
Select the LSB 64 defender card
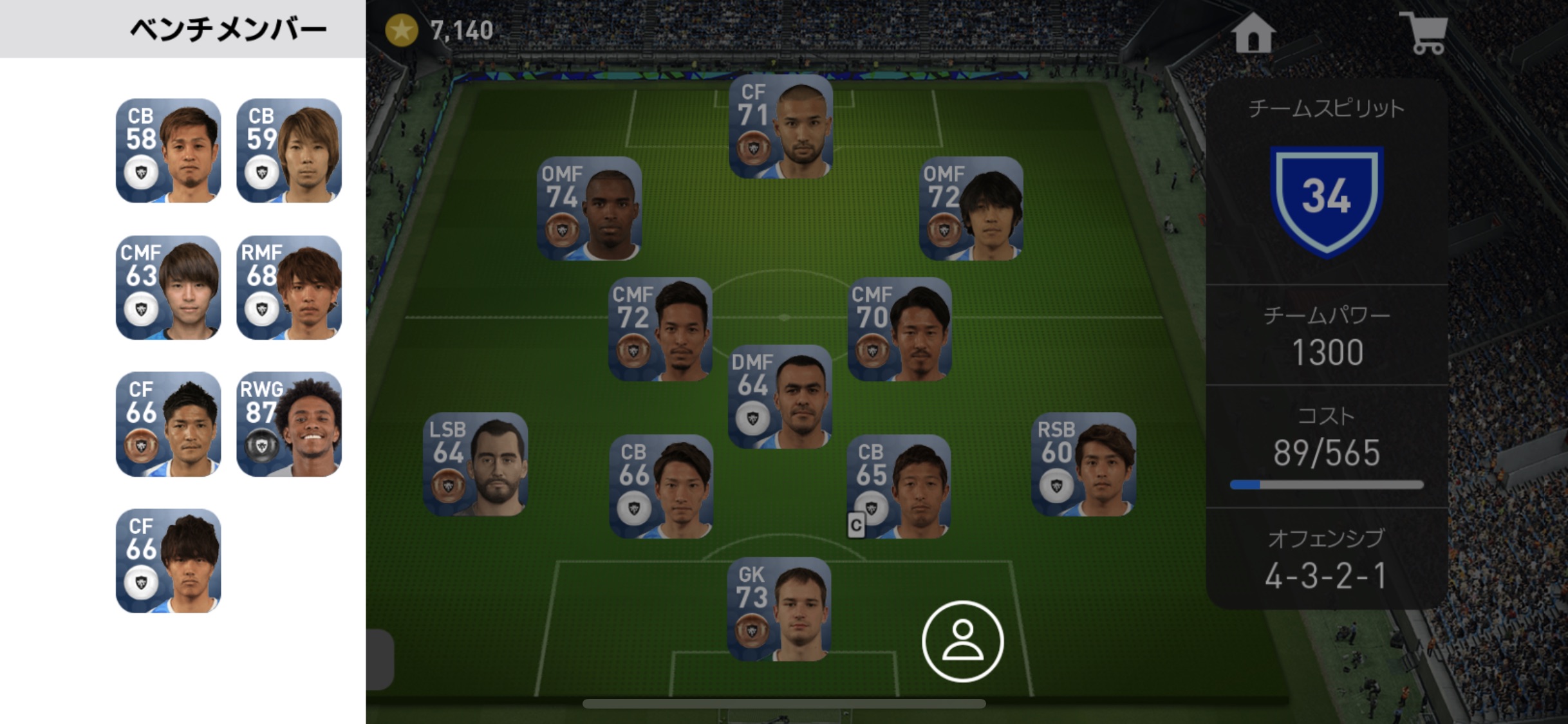[x=476, y=464]
